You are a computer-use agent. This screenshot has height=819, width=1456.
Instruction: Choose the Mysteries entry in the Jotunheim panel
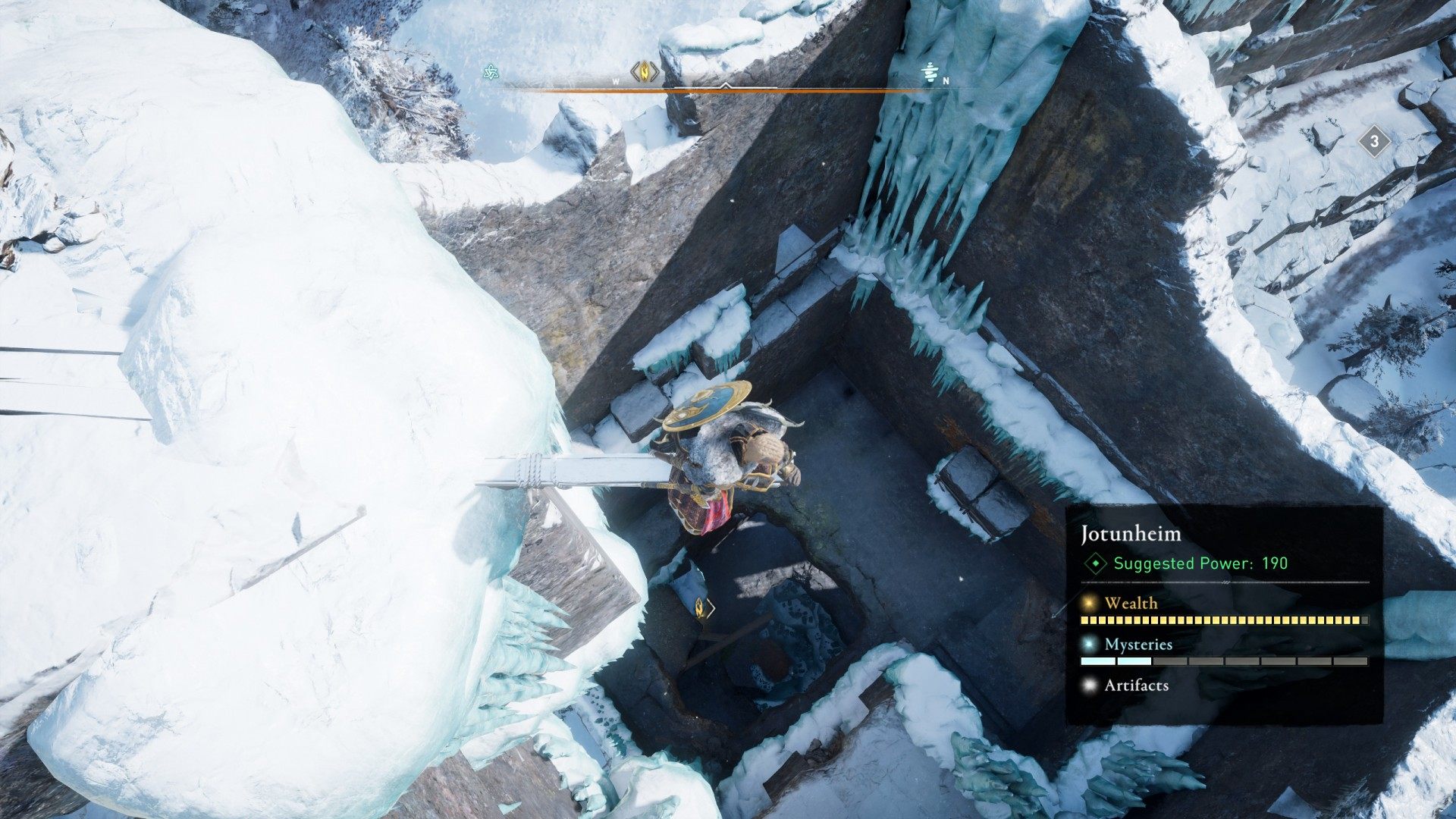point(1137,645)
